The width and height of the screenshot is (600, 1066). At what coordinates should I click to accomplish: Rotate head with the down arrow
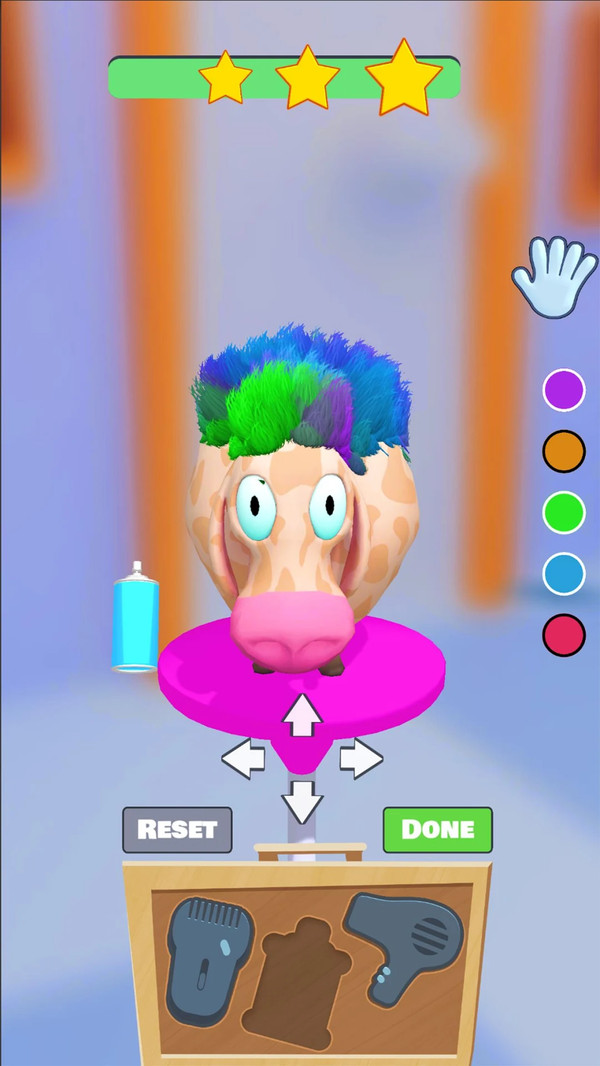click(x=302, y=800)
